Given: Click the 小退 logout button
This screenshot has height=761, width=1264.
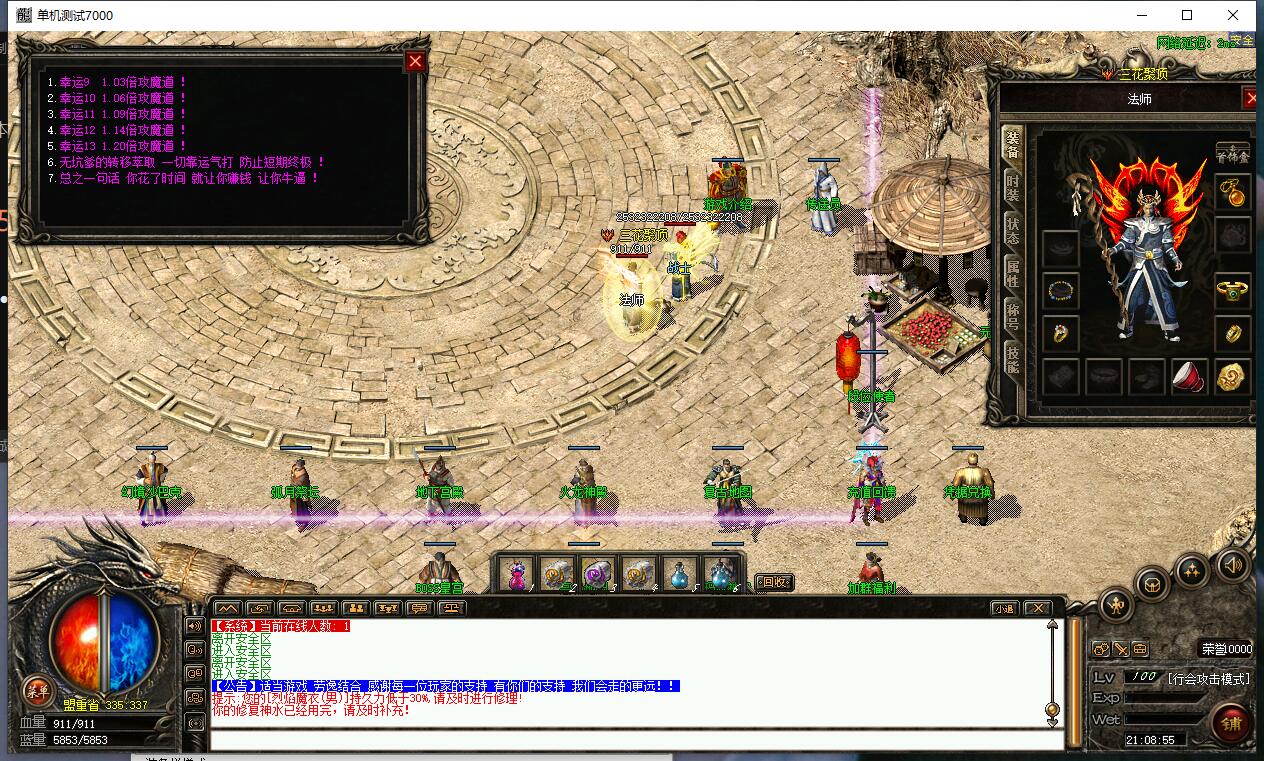Looking at the screenshot, I should (x=1005, y=608).
